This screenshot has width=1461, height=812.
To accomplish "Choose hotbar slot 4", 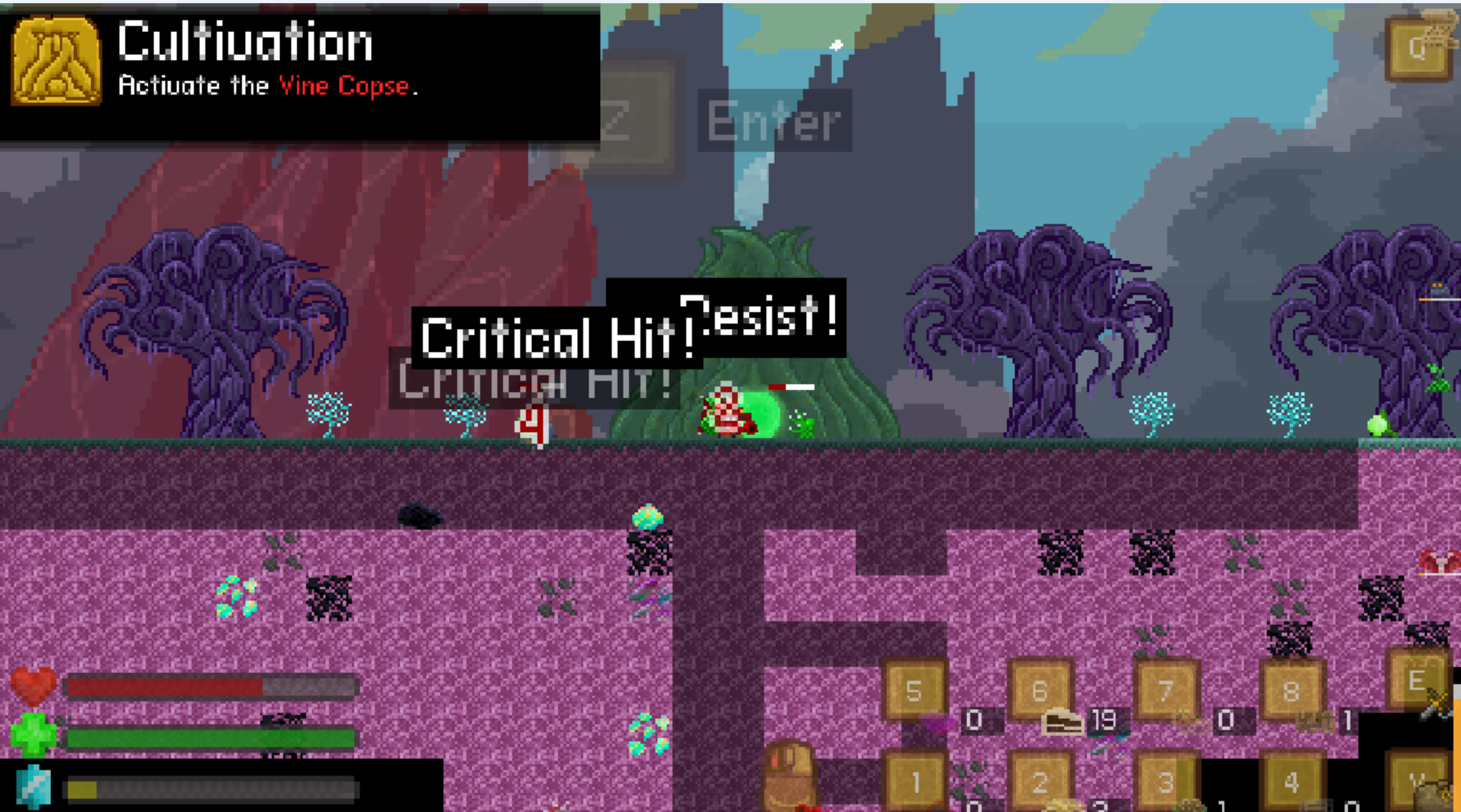I will (x=1291, y=782).
